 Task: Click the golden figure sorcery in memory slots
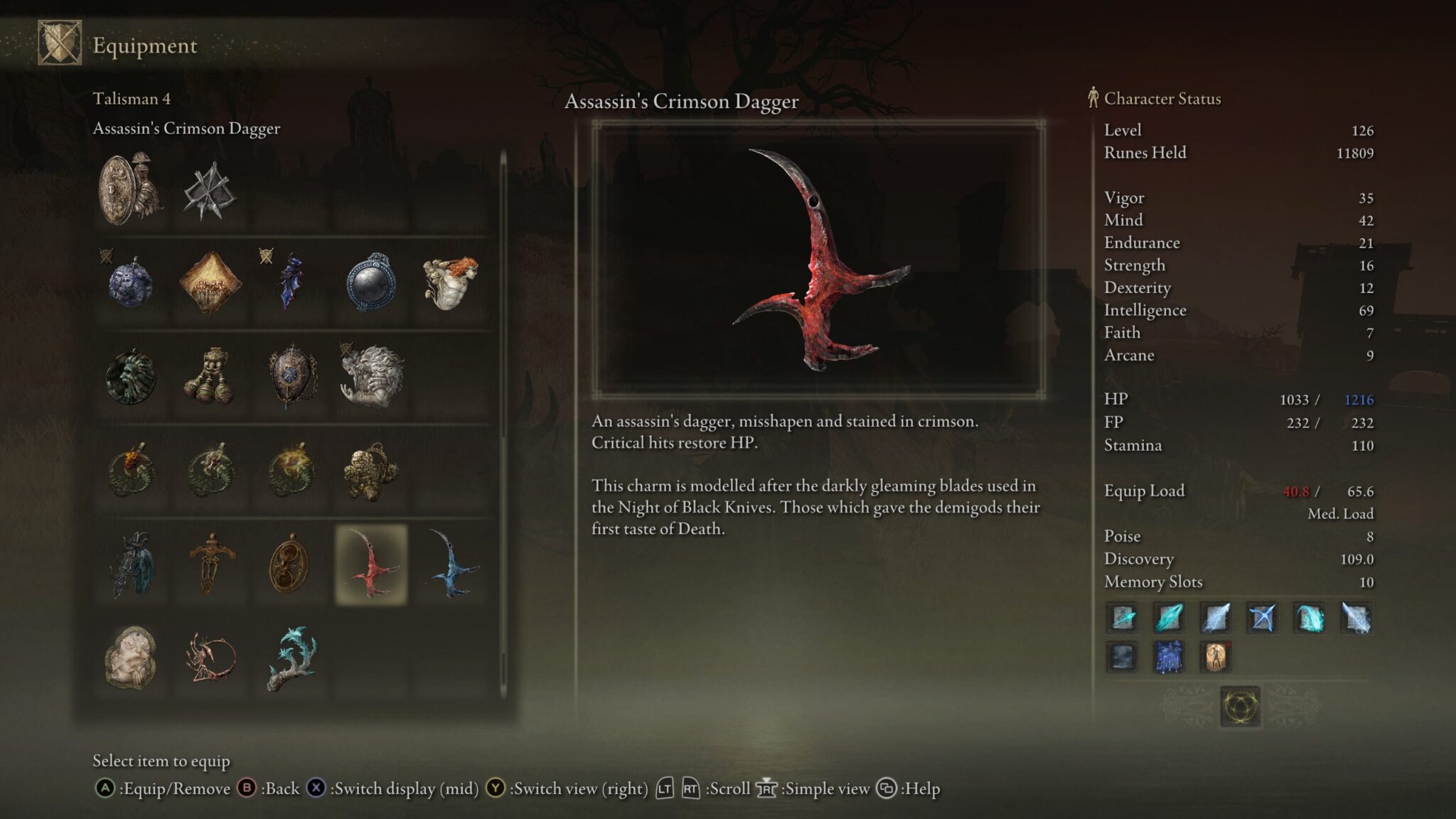pyautogui.click(x=1215, y=658)
